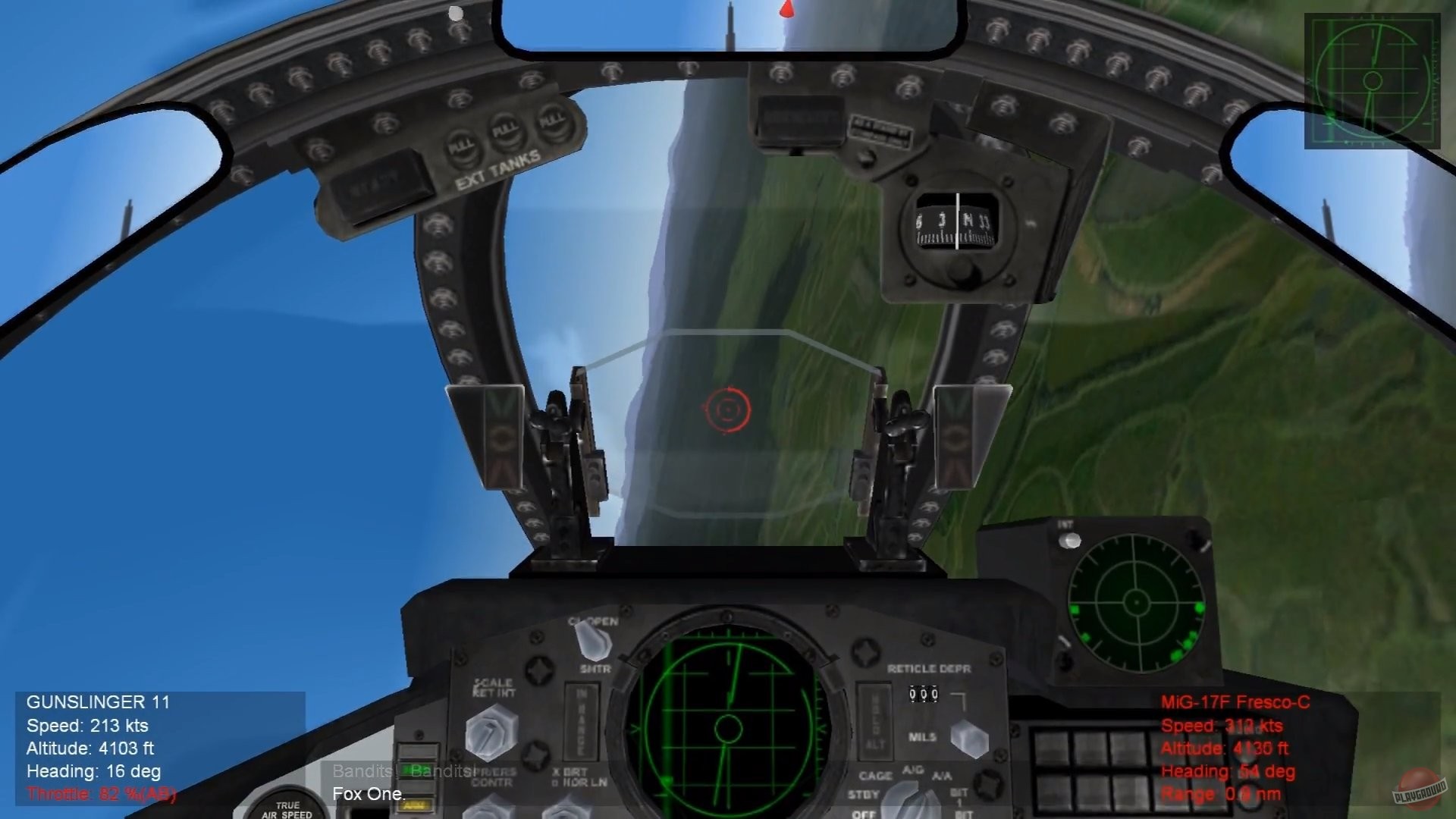Click the red targeting reticle on the HUD
The width and height of the screenshot is (1456, 819).
(x=728, y=409)
